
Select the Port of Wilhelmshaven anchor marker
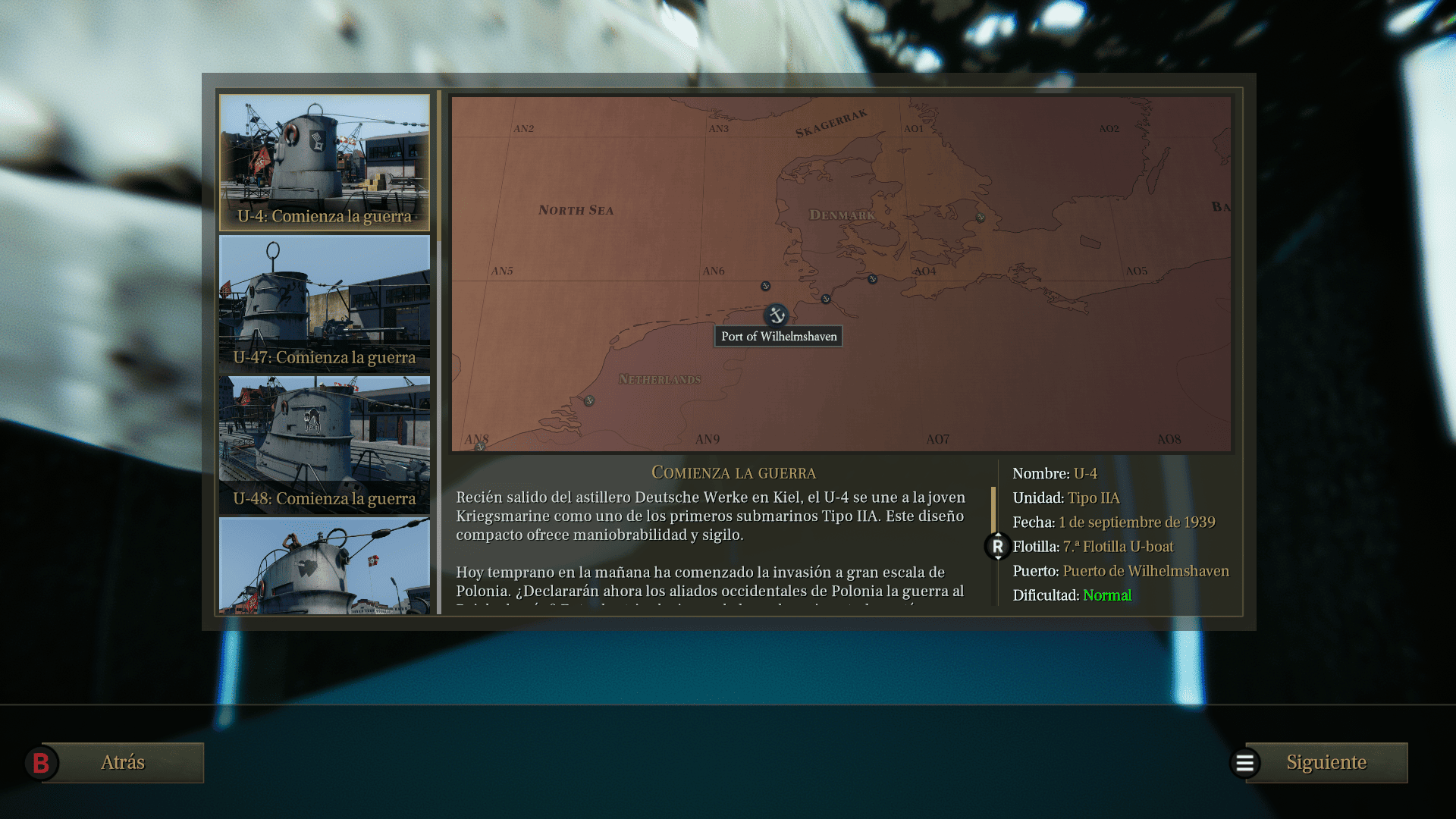(776, 315)
